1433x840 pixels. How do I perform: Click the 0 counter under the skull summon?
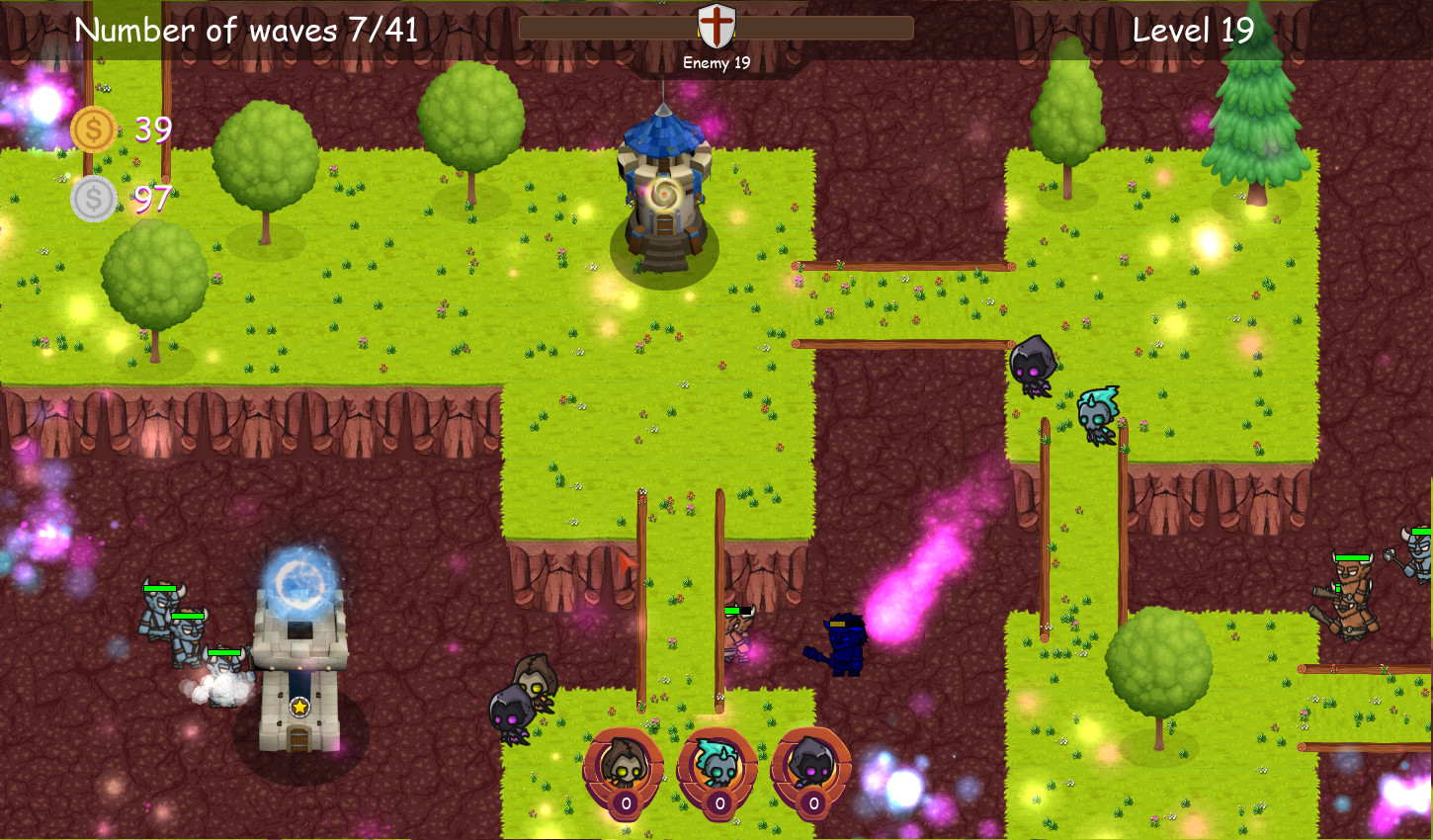click(718, 803)
